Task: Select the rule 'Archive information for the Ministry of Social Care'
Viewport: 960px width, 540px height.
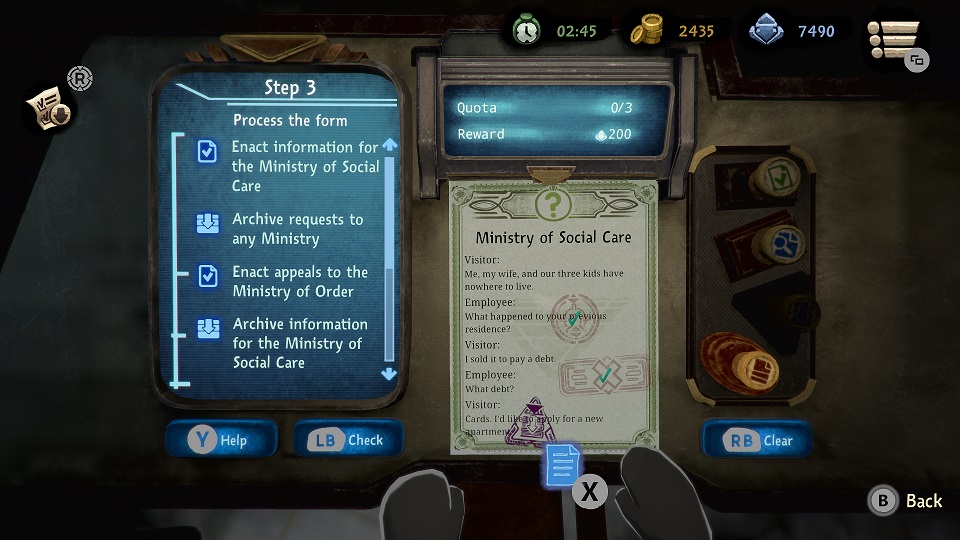Action: point(300,343)
